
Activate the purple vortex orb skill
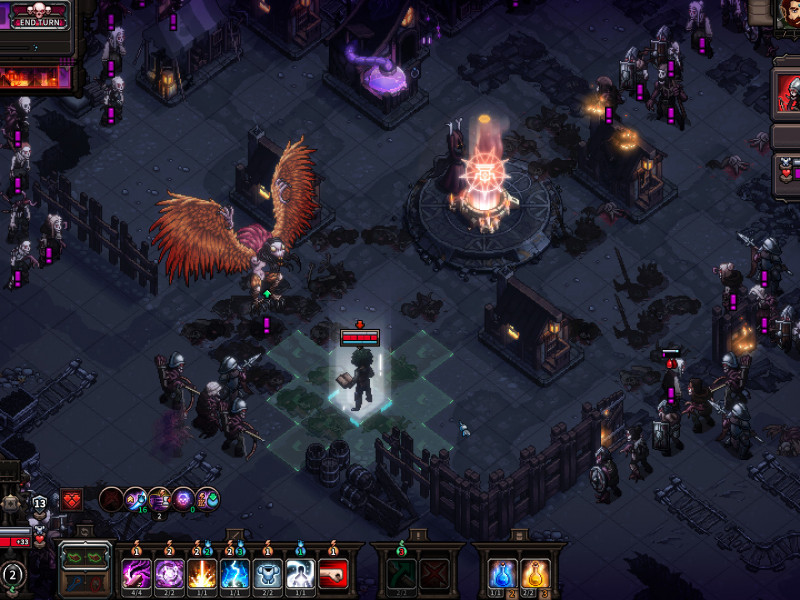(x=169, y=573)
